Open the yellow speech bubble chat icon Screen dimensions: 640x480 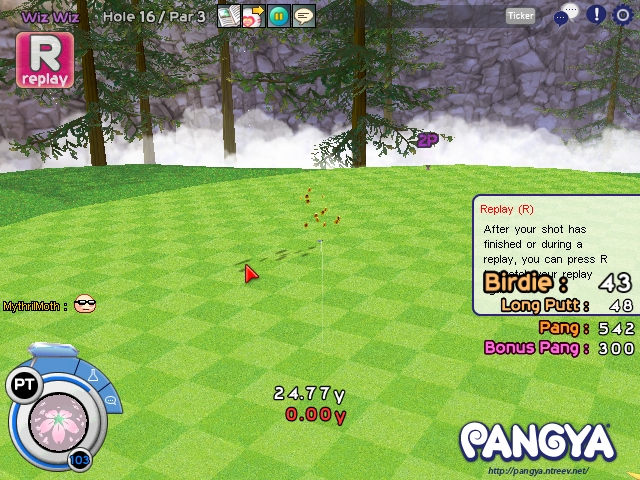[x=304, y=16]
